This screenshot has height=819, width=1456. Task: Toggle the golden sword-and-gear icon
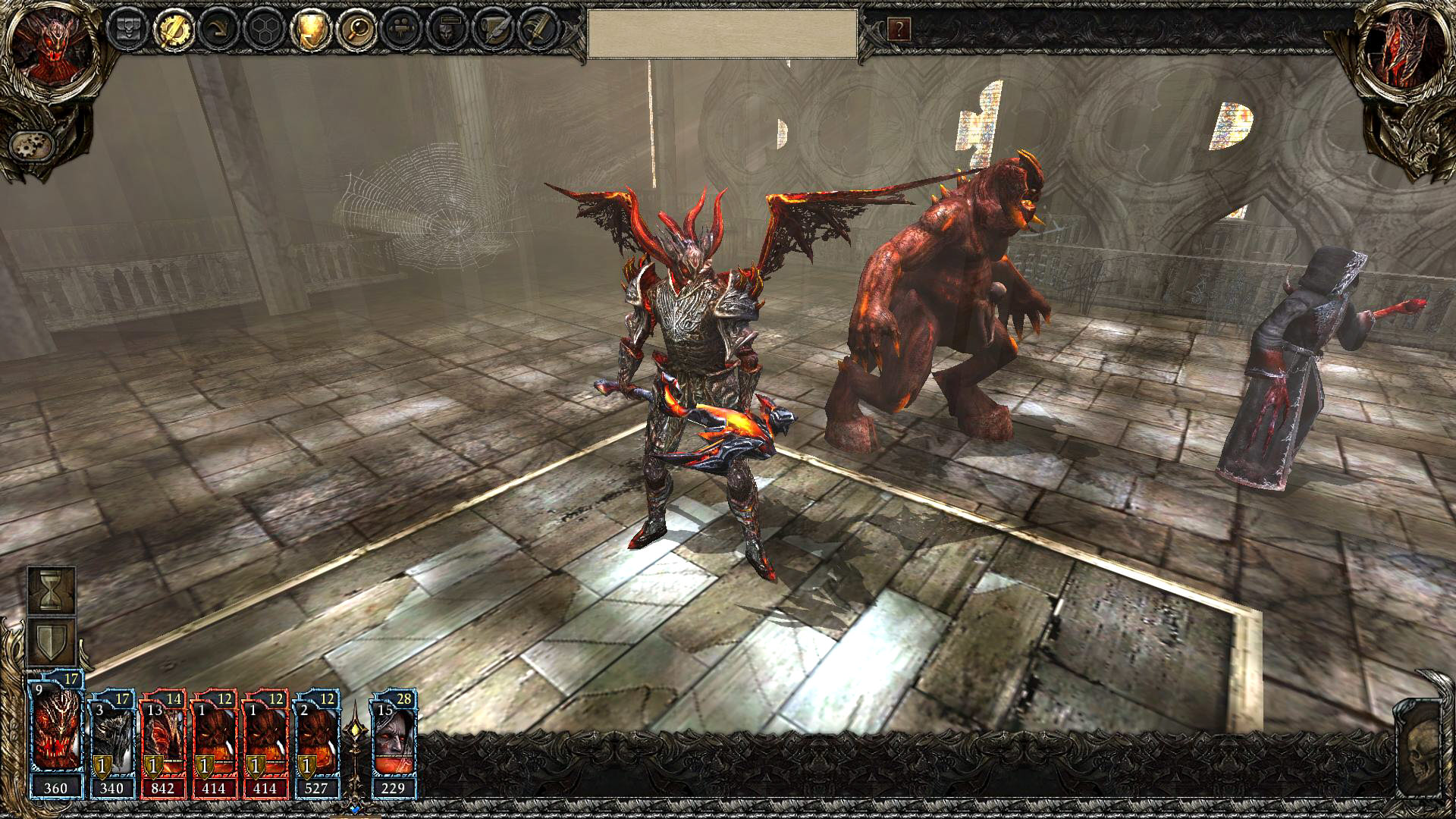(173, 30)
